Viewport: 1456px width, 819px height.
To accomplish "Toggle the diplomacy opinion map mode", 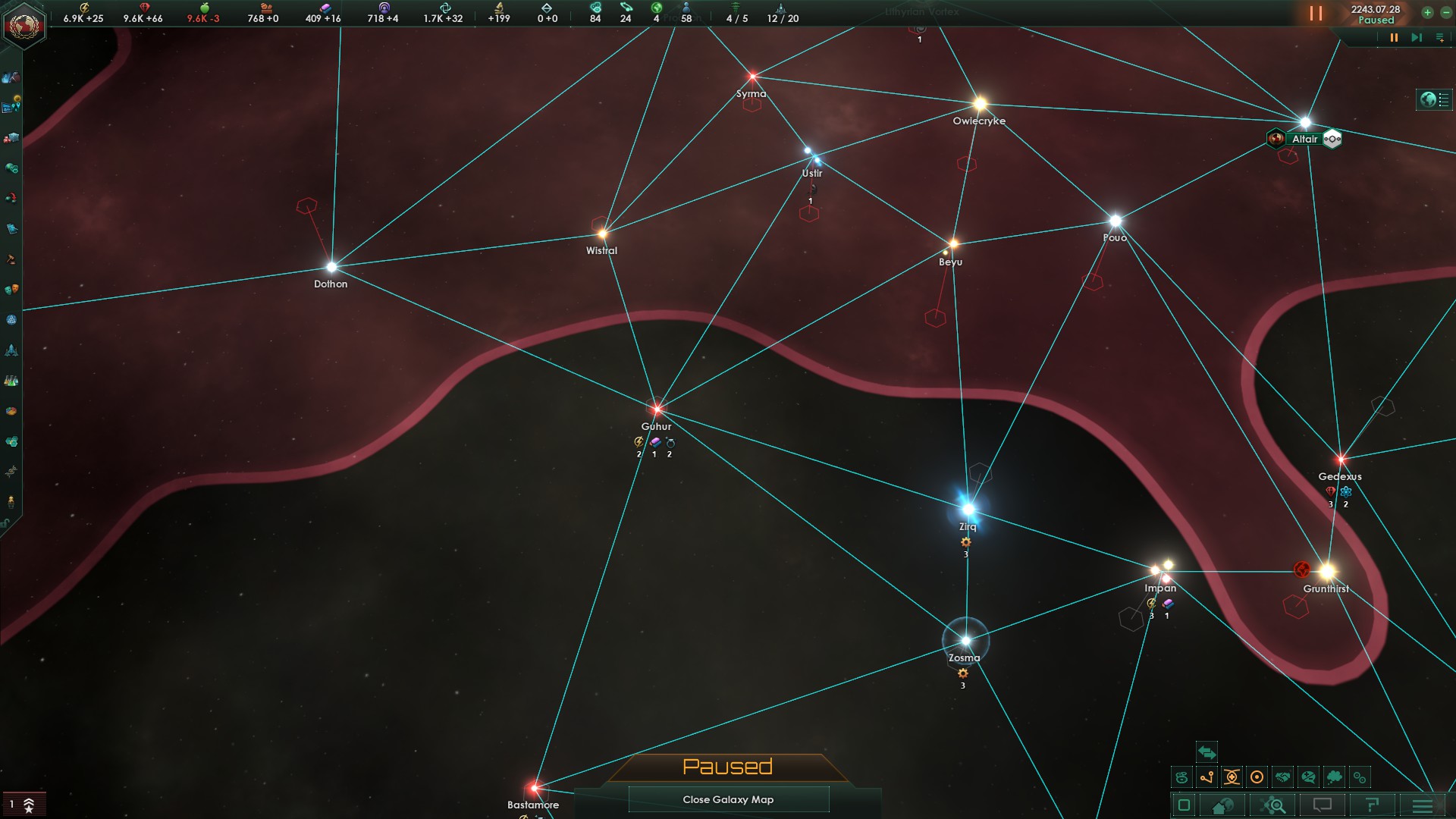I will point(1307,777).
